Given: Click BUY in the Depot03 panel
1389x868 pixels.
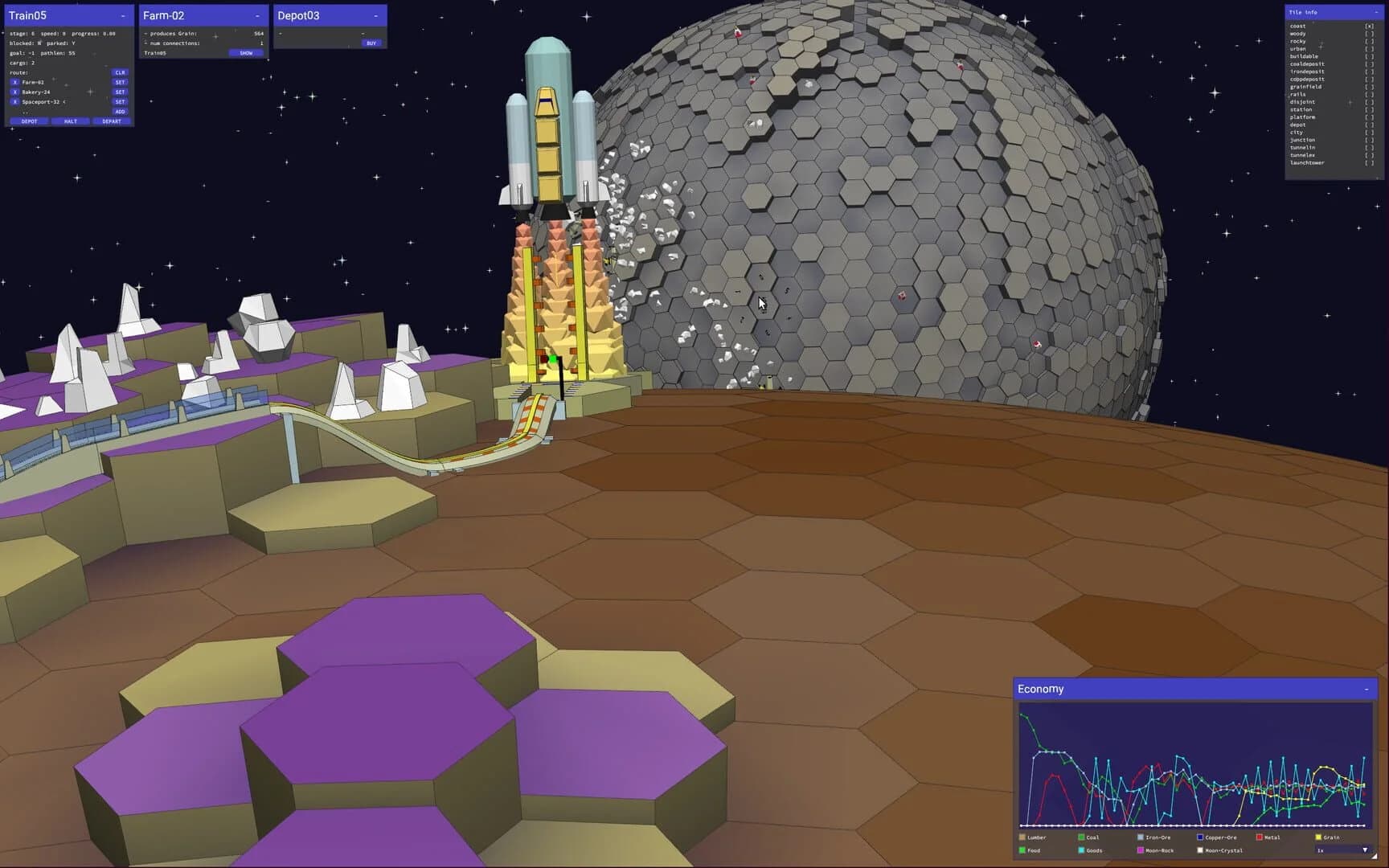Looking at the screenshot, I should 370,43.
